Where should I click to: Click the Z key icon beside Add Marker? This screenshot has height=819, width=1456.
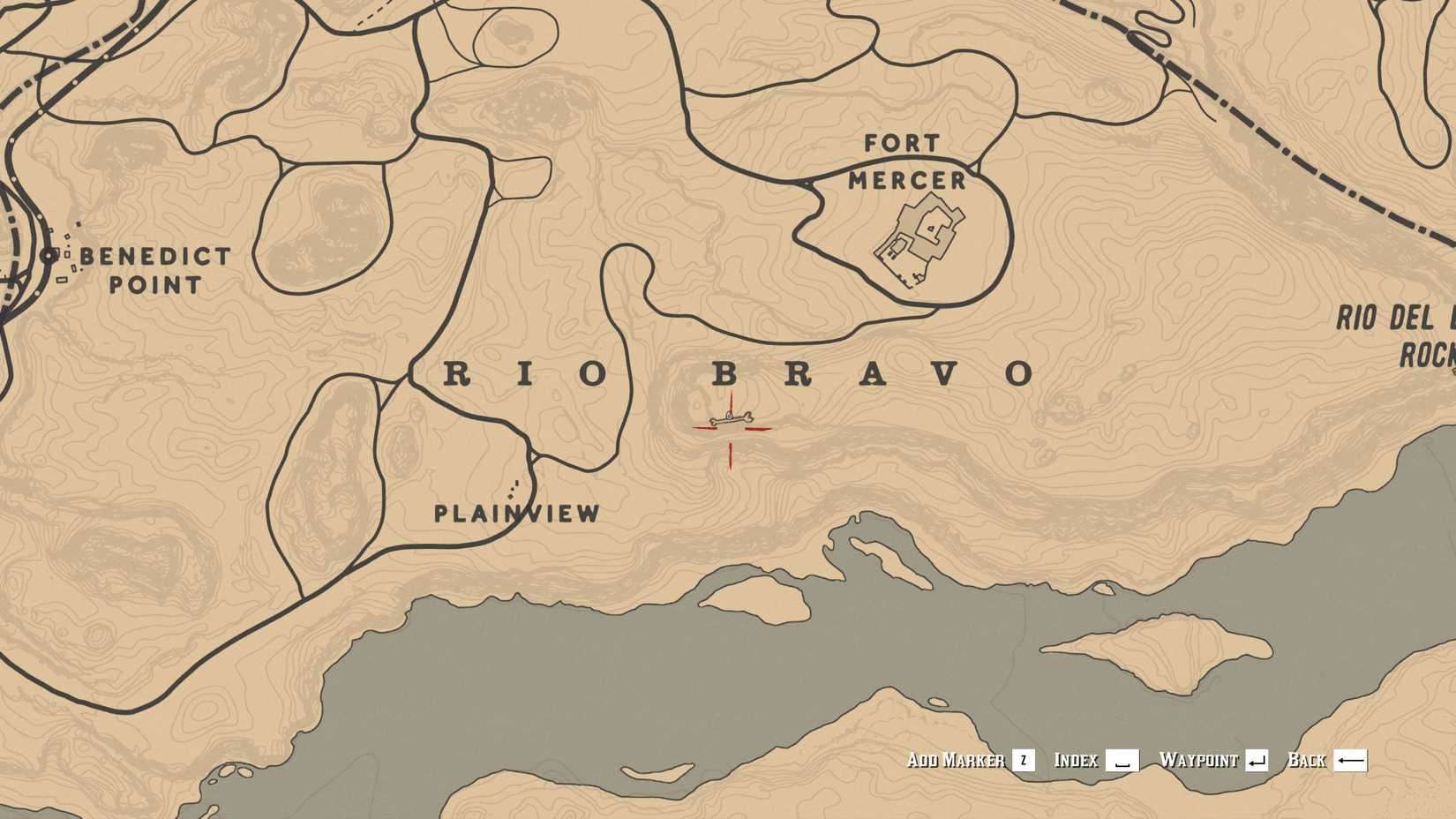1024,758
